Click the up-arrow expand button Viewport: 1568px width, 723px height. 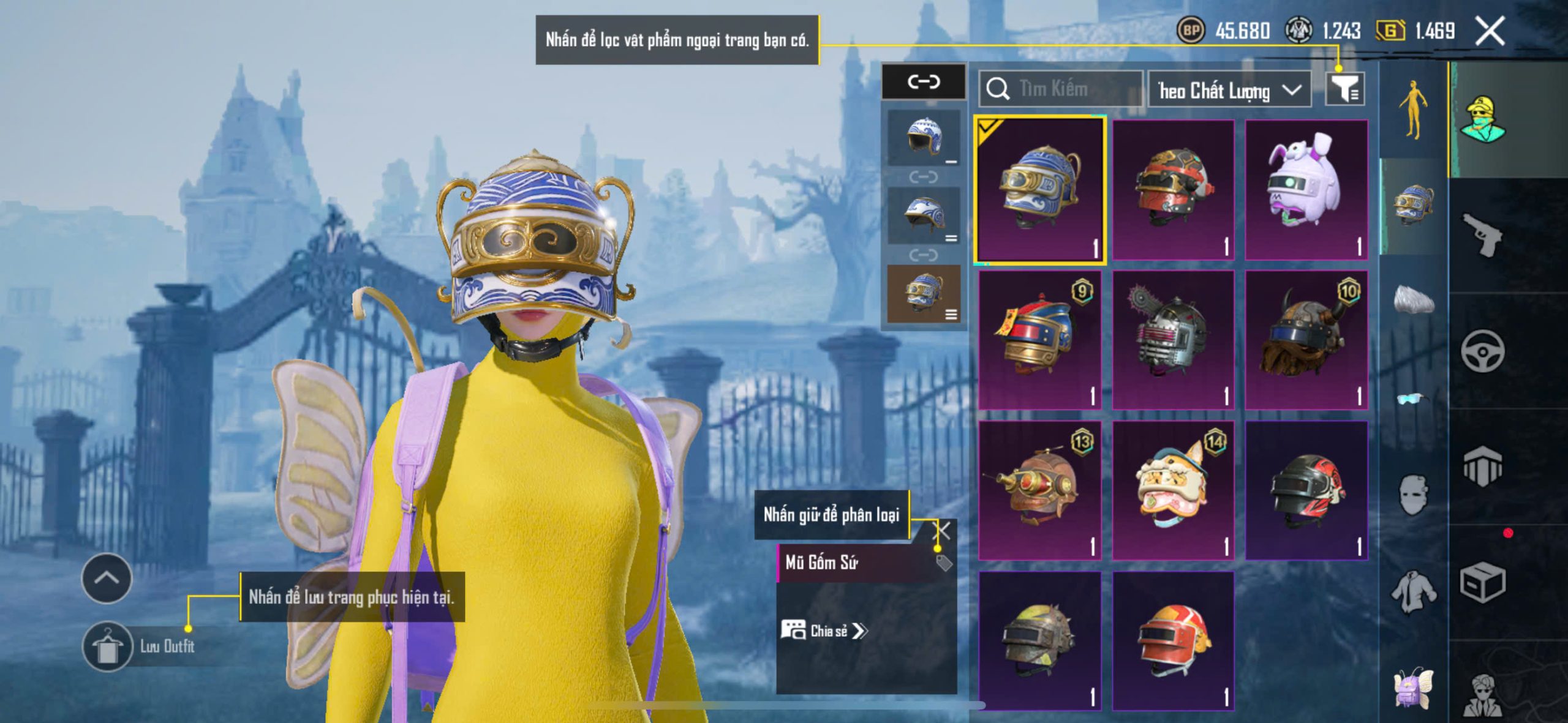pyautogui.click(x=107, y=578)
